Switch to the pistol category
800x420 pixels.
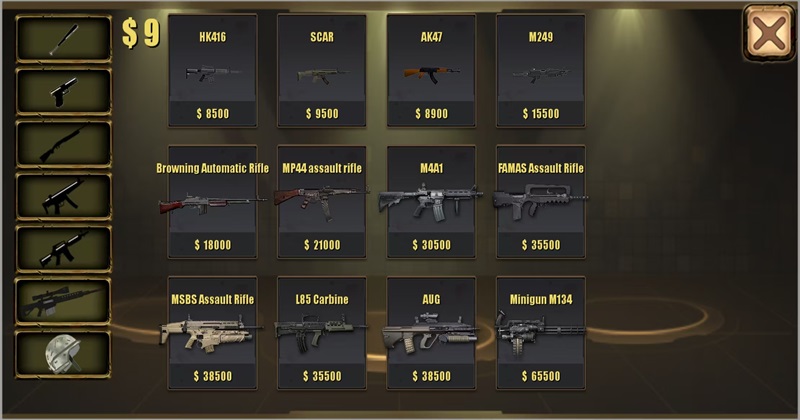click(x=63, y=91)
